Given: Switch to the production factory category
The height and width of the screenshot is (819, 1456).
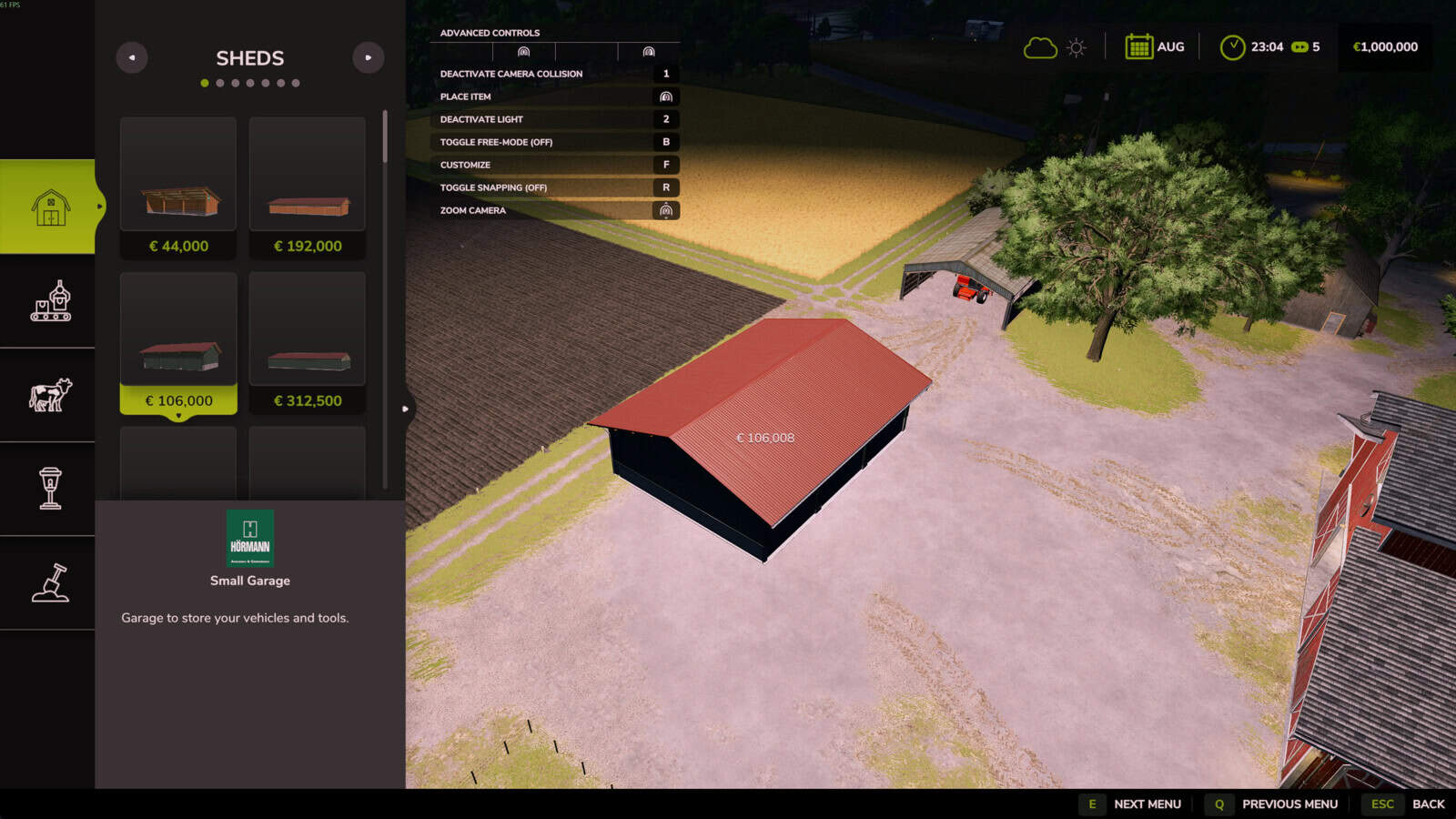Looking at the screenshot, I should [x=50, y=301].
